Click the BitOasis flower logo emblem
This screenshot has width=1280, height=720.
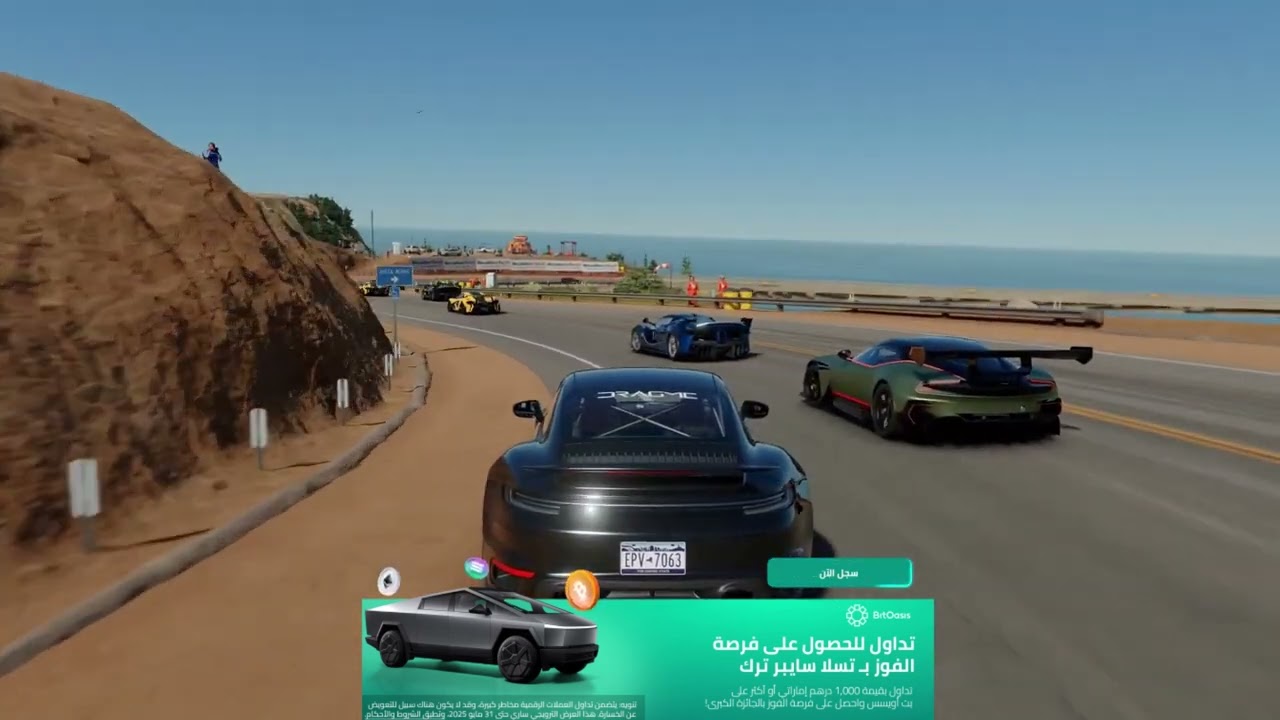pos(856,615)
